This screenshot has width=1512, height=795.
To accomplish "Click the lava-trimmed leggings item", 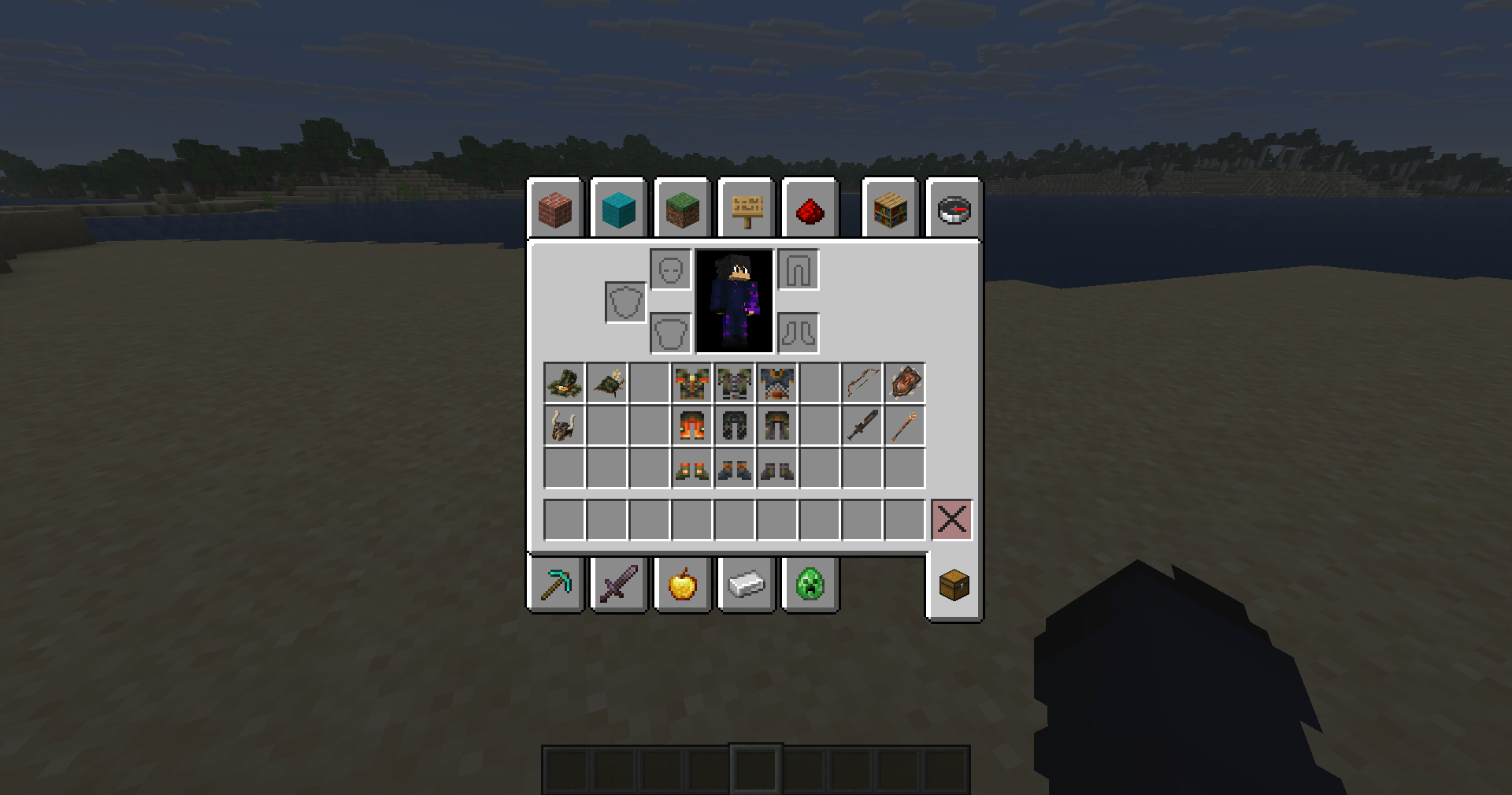I will click(x=691, y=425).
